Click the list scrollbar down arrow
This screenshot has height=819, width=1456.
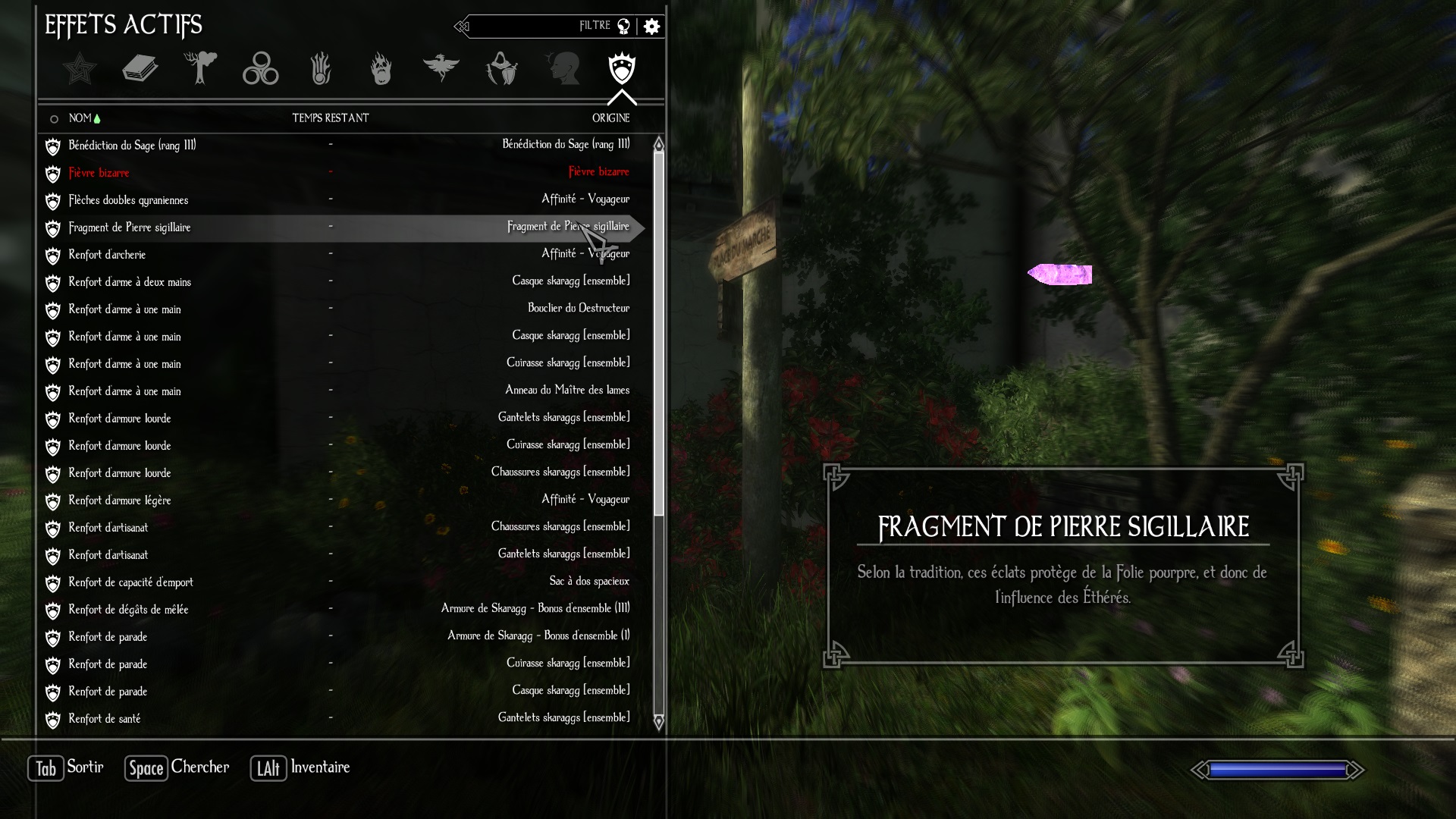click(x=658, y=722)
